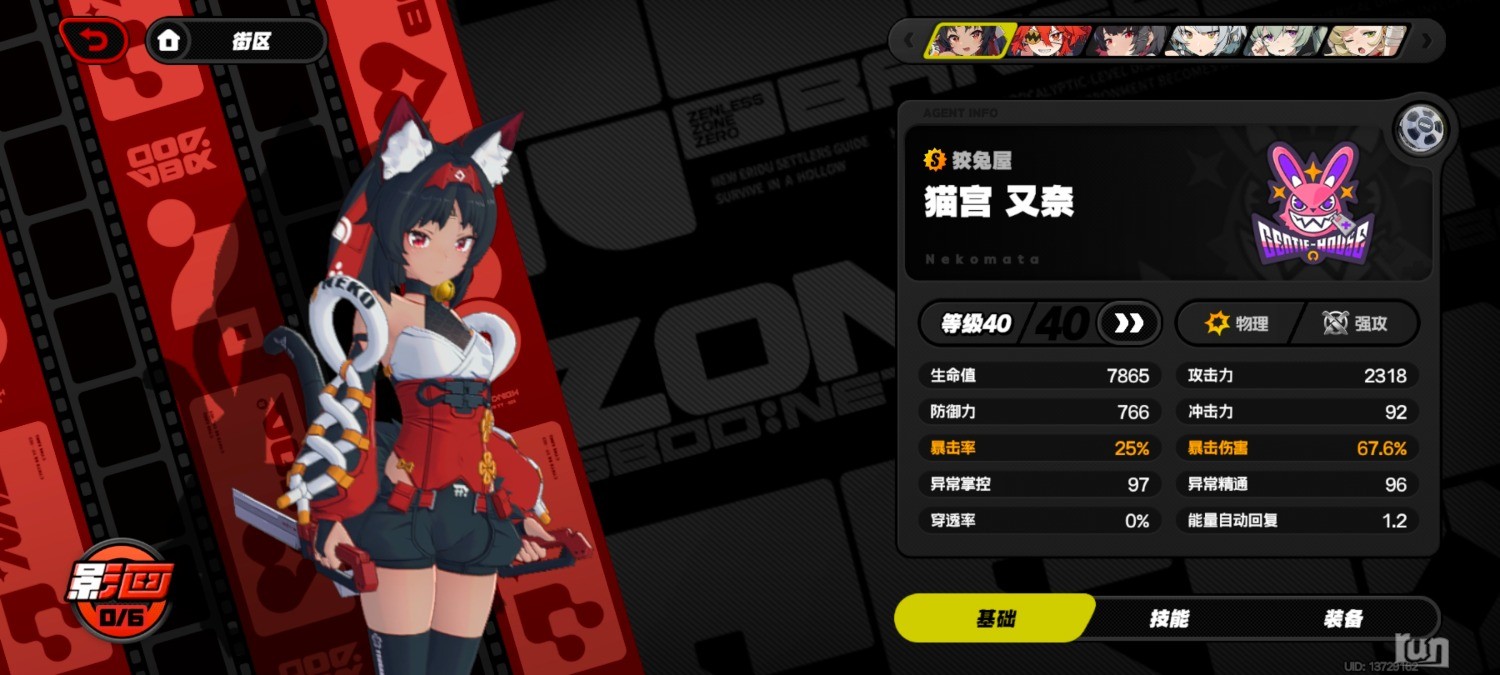
Task: Click the 物理 physical attribute label
Action: (x=1237, y=323)
